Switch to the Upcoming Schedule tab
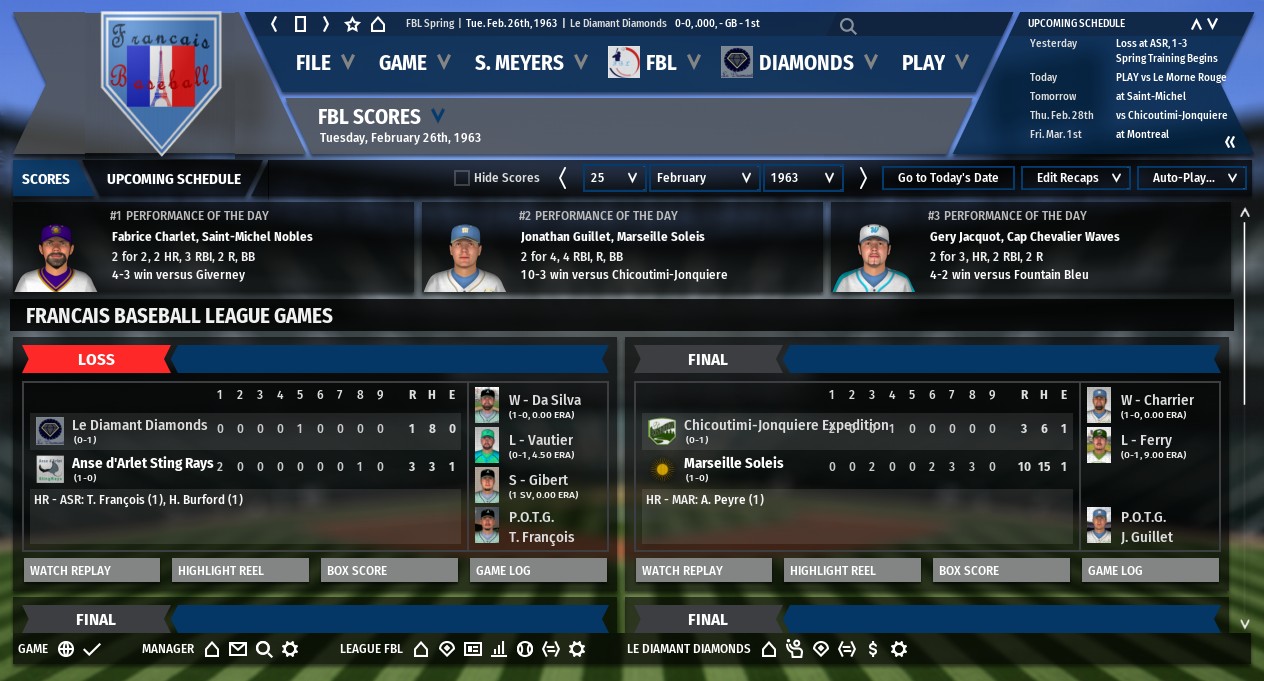This screenshot has width=1264, height=681. tap(174, 179)
